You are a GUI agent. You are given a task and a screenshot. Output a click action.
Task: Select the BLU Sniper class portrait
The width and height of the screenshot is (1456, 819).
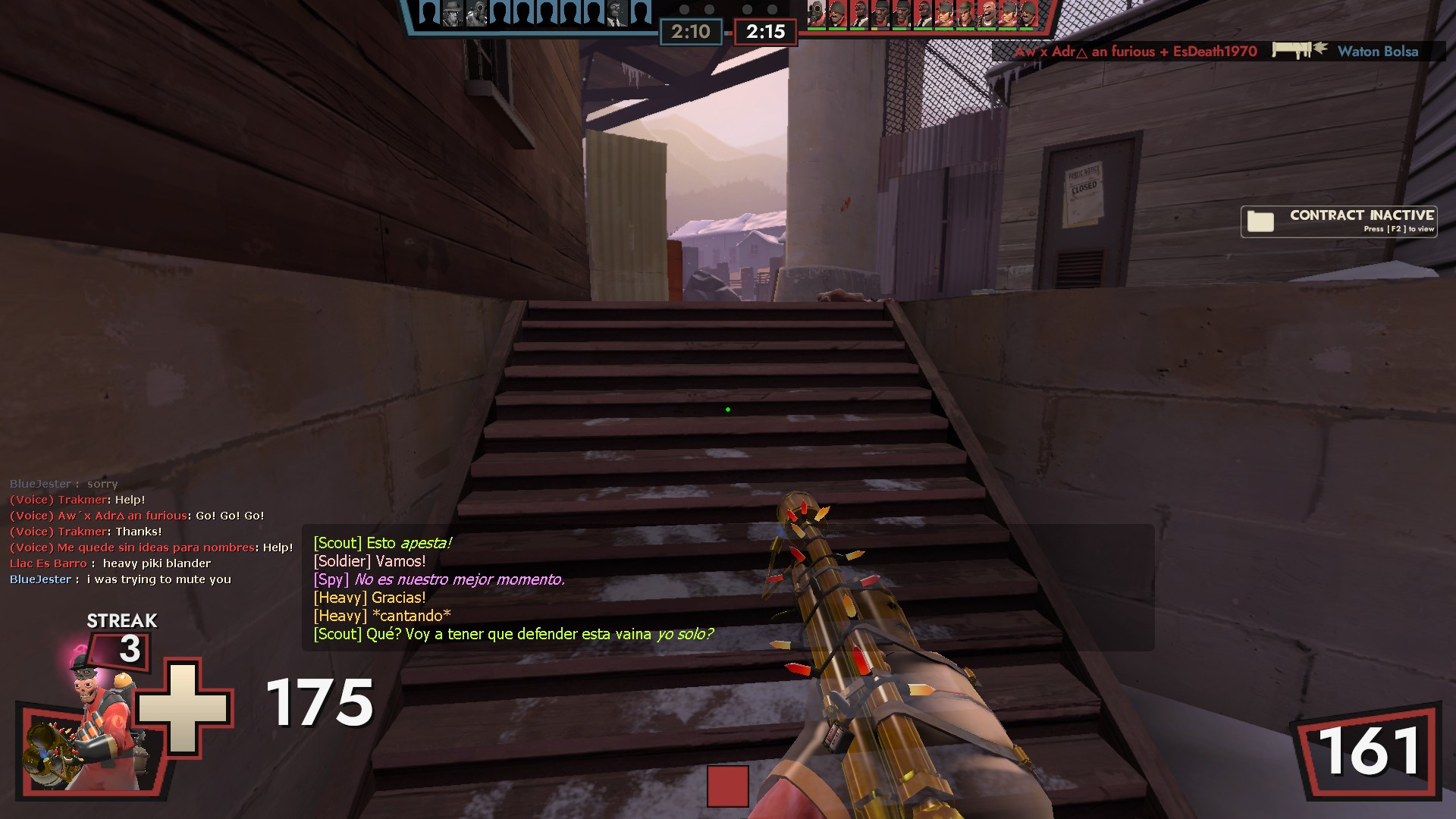(451, 14)
